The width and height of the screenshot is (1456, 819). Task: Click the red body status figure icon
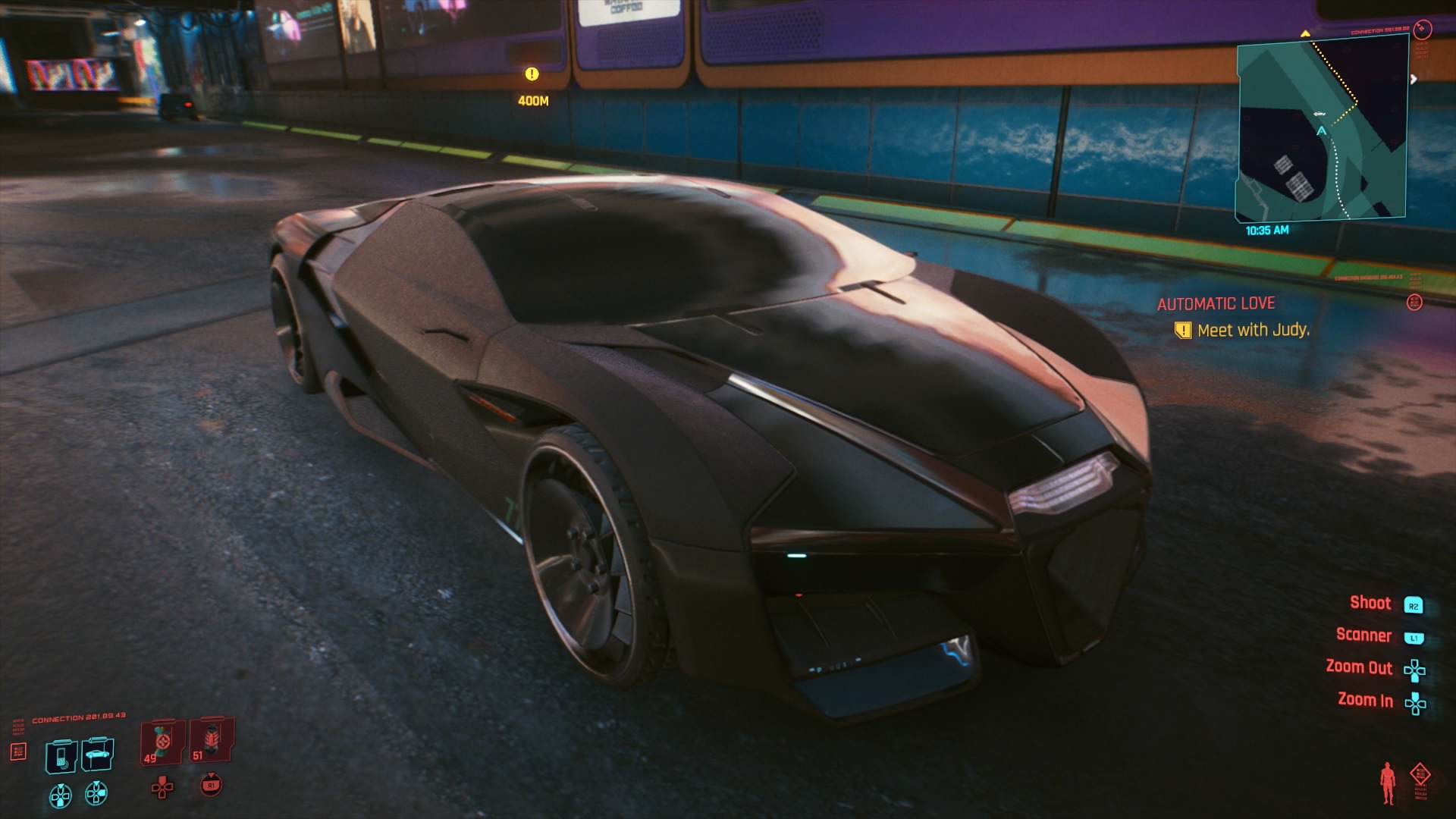(1388, 782)
